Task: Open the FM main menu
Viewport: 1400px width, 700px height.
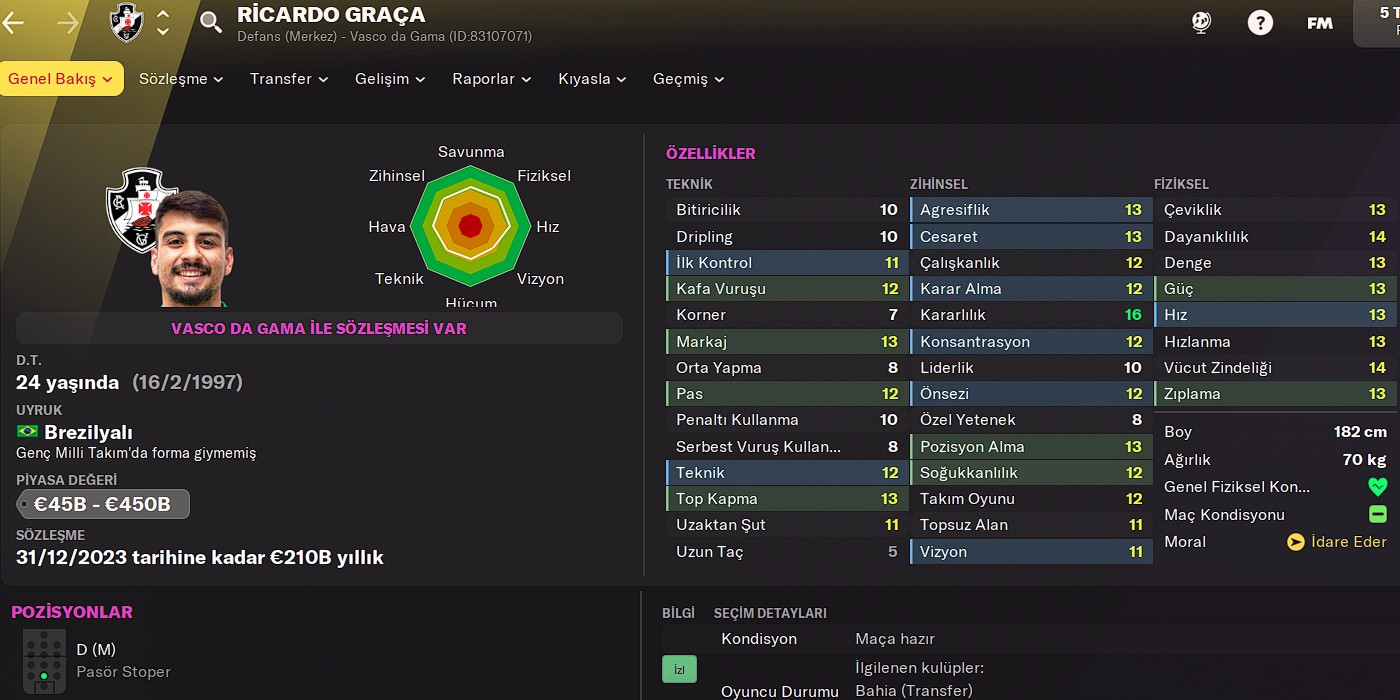Action: pyautogui.click(x=1319, y=23)
